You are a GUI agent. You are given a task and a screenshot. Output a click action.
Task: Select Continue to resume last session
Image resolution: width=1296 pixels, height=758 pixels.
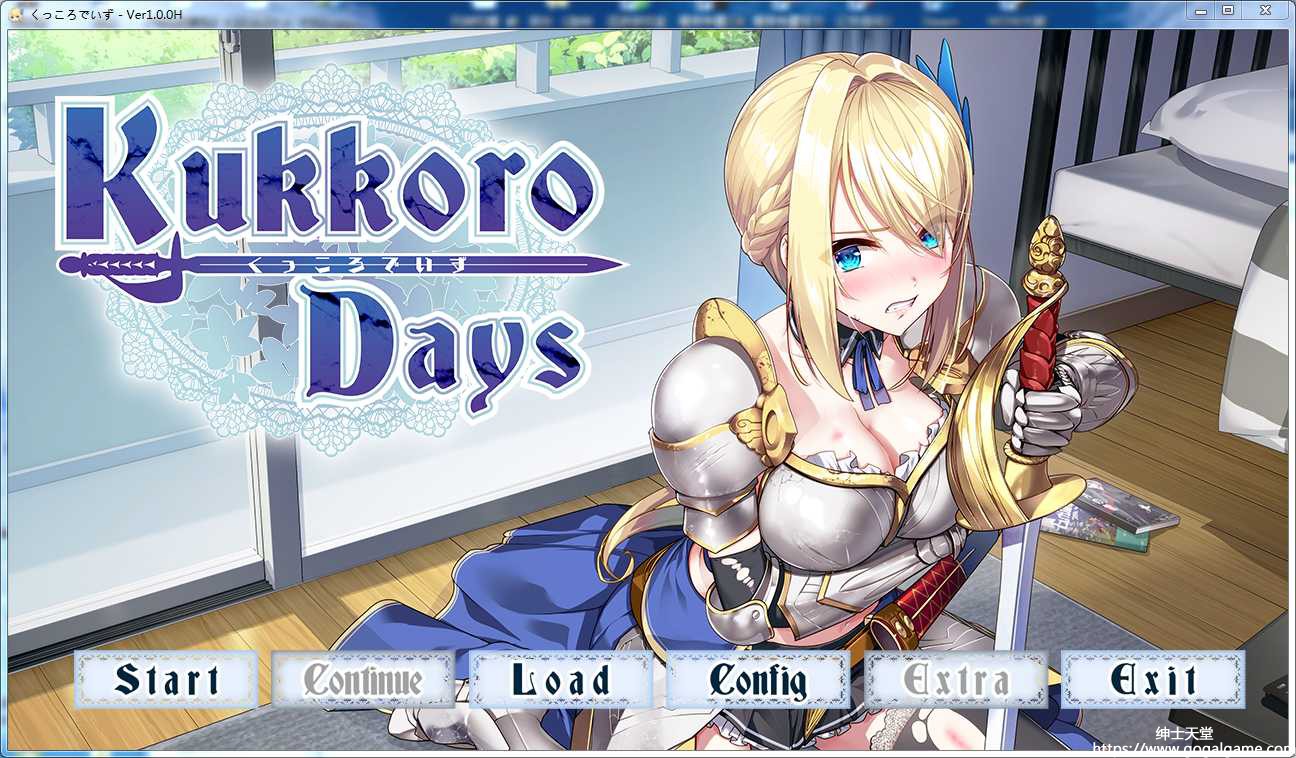click(363, 679)
